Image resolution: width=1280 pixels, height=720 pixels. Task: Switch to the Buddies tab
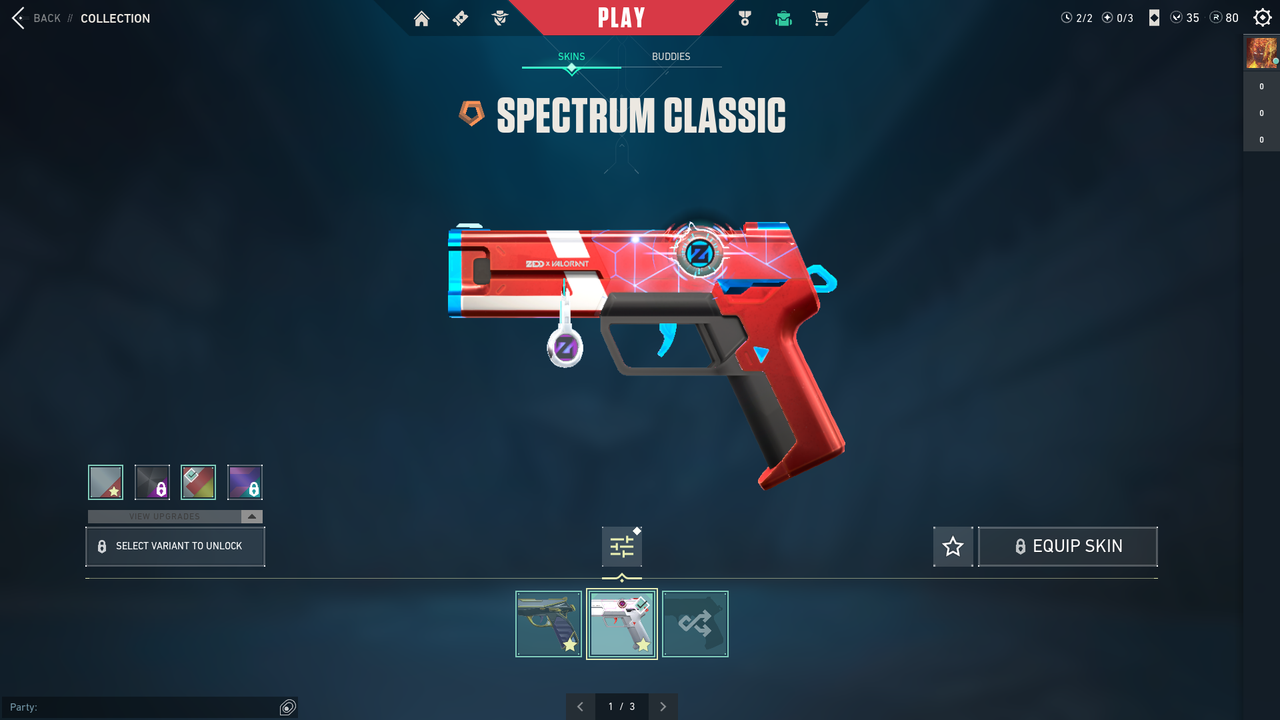click(x=671, y=57)
